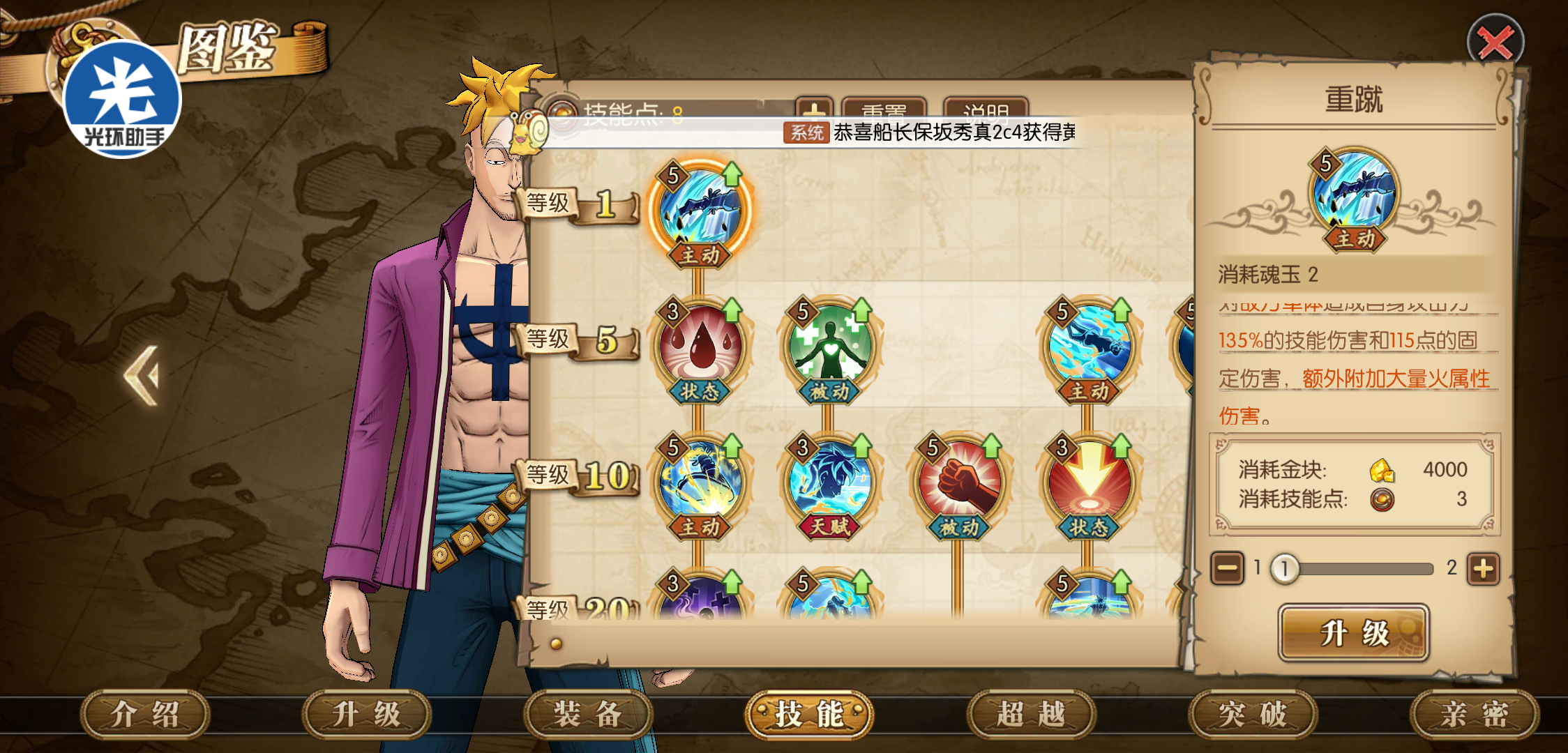This screenshot has height=753, width=1568.
Task: Click the 升级 upgrade button on the skill panel
Action: 1353,633
